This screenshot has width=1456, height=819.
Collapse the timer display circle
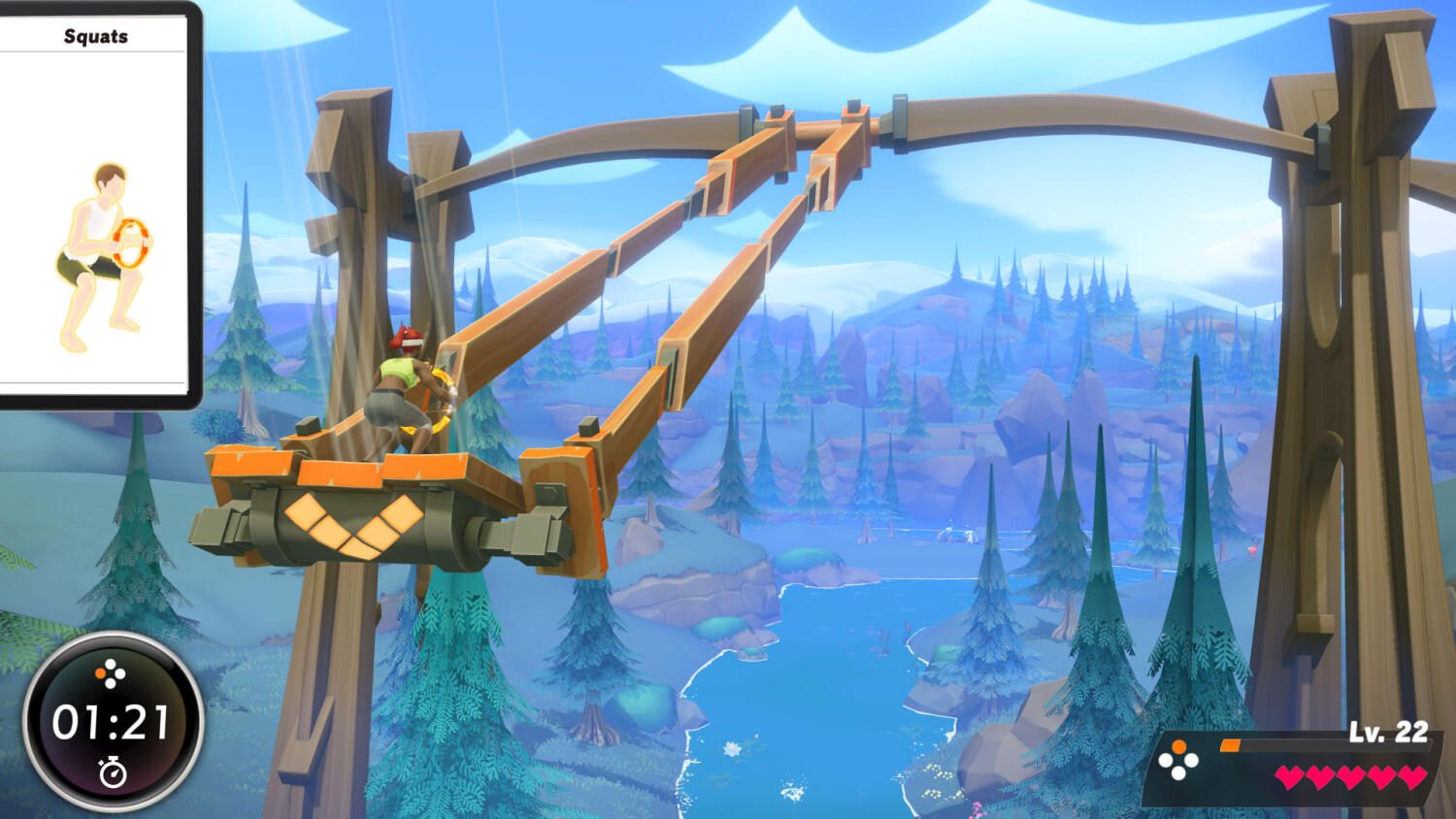tap(112, 723)
